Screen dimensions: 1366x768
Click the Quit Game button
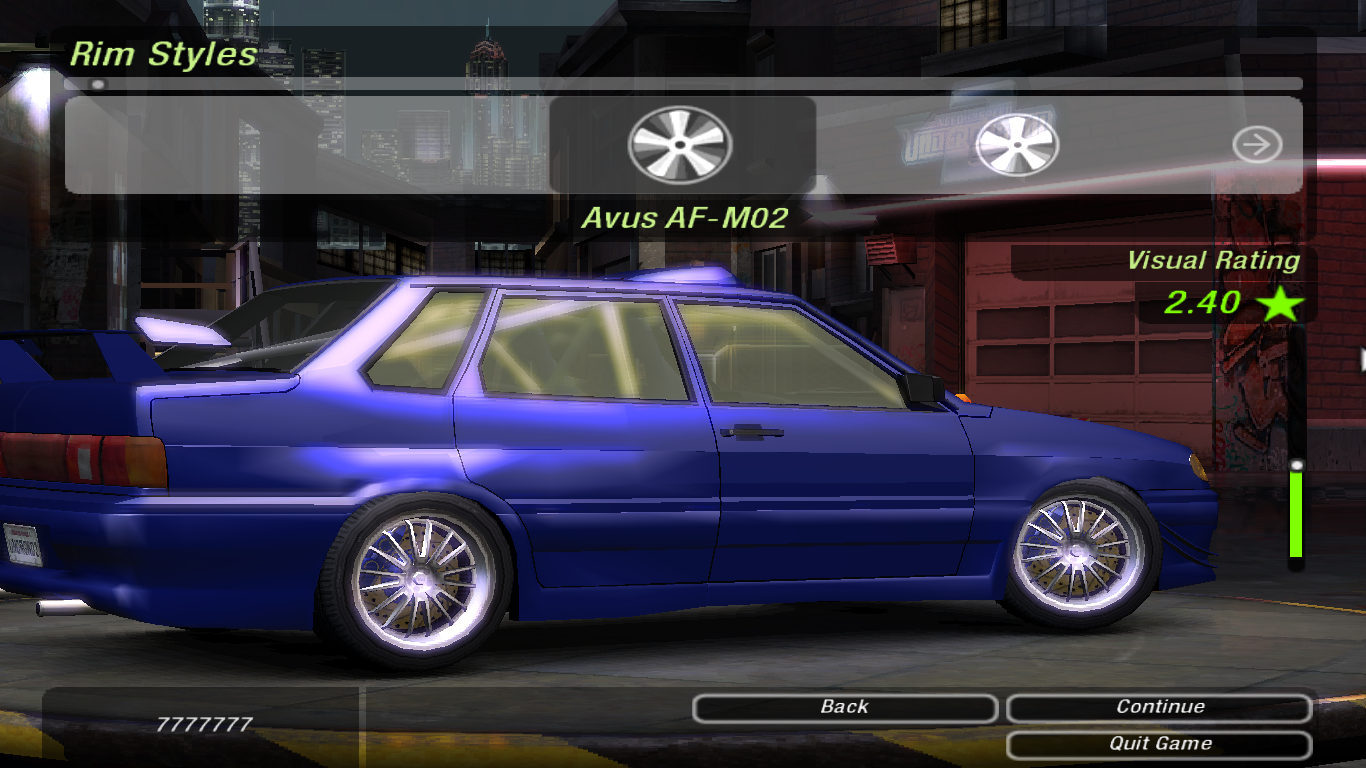pyautogui.click(x=1159, y=744)
